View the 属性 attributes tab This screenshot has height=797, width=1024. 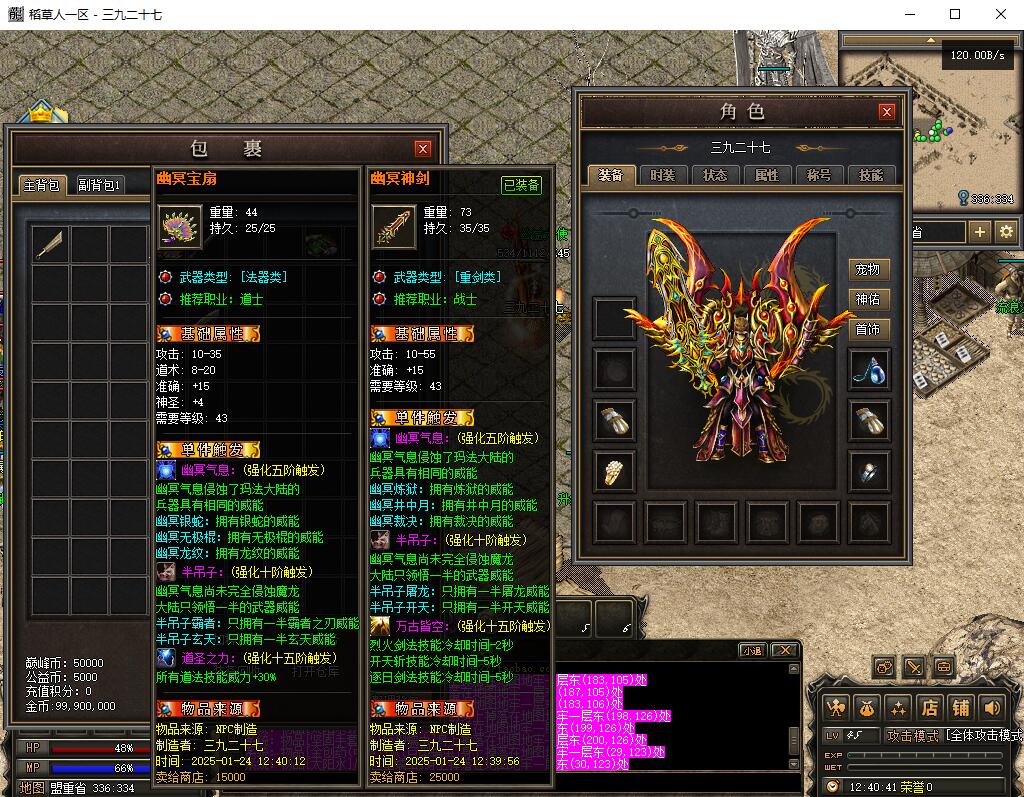coord(766,175)
